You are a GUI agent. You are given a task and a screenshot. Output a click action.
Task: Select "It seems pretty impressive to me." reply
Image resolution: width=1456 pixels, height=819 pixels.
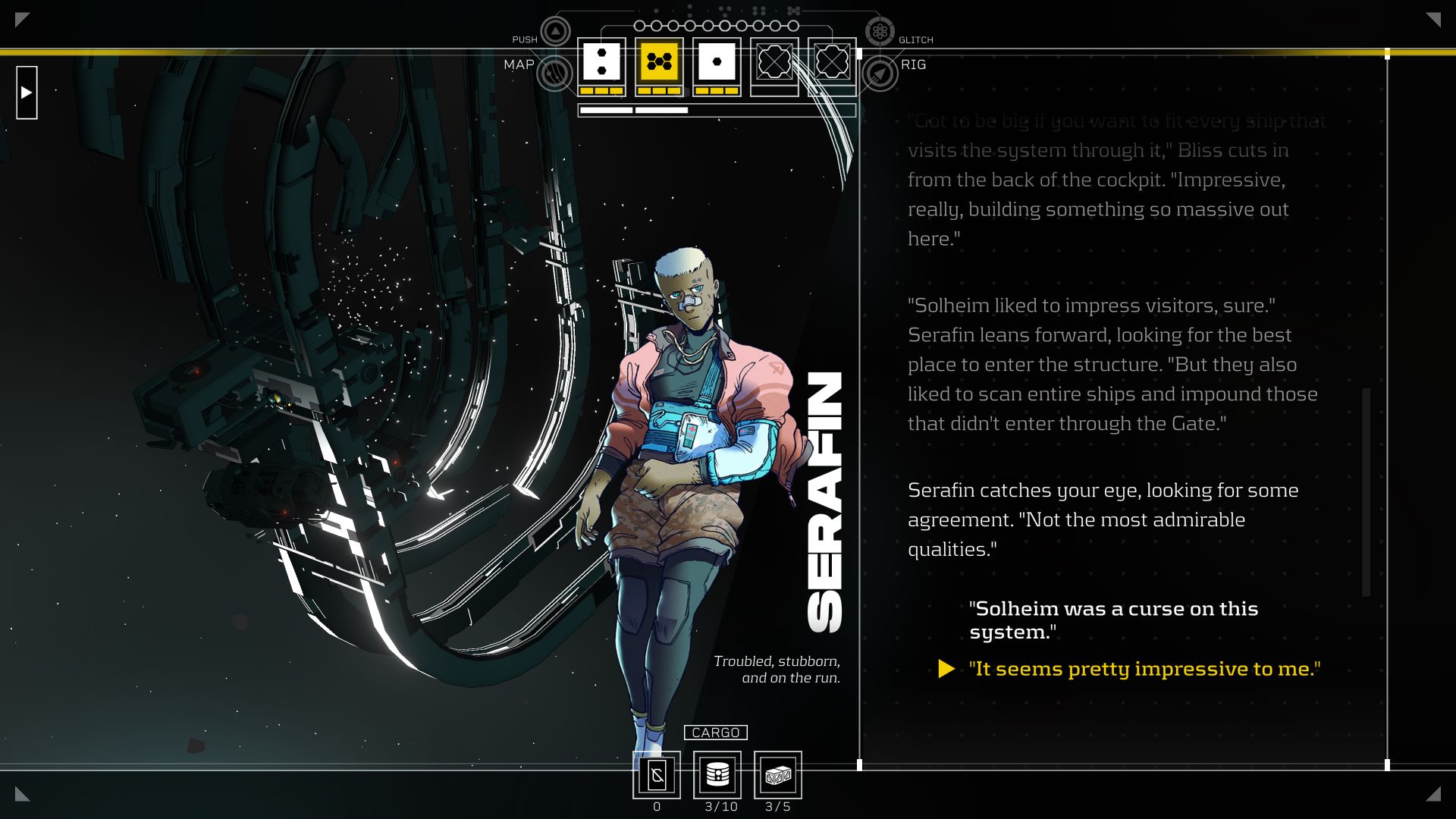click(x=1144, y=669)
